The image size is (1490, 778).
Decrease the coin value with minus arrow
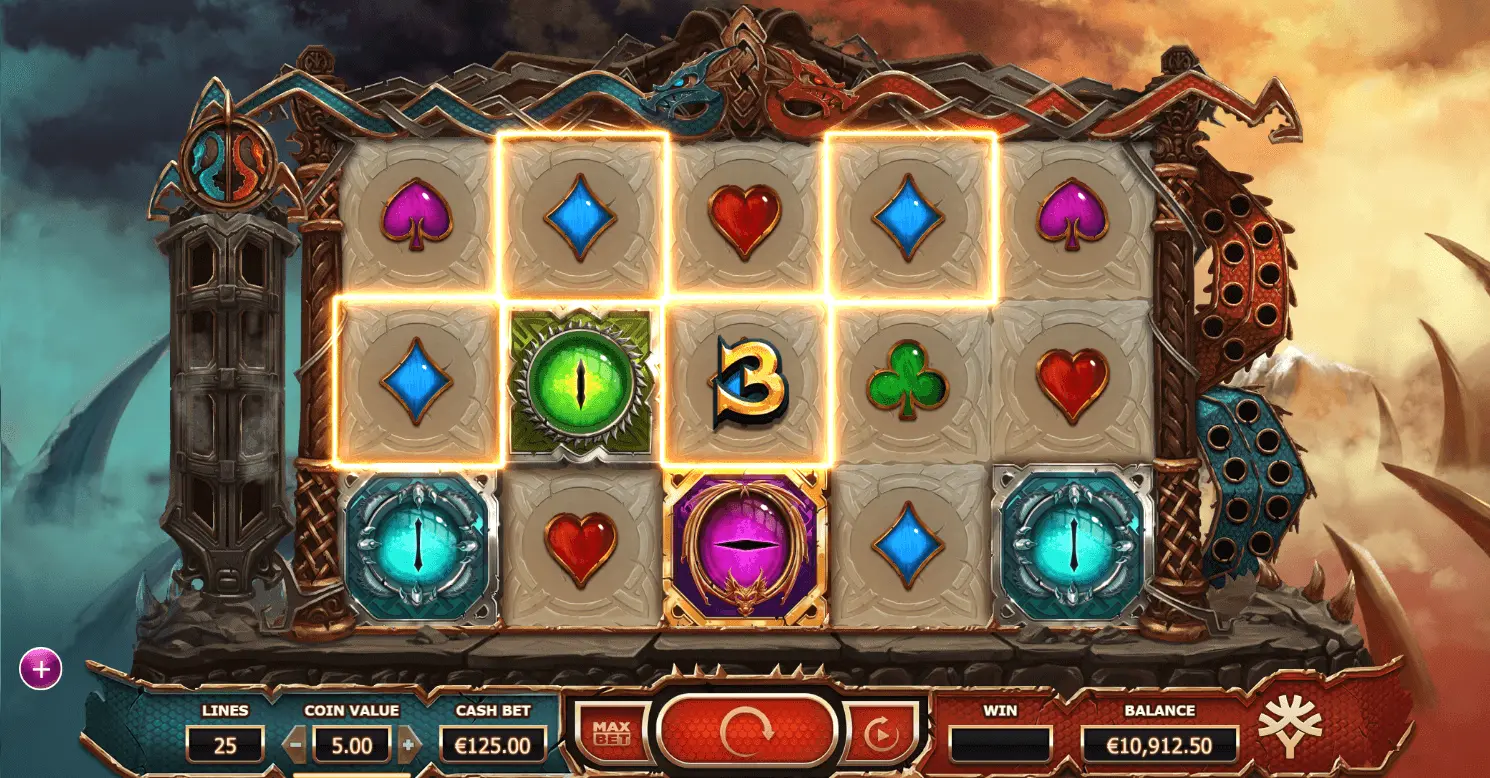[296, 745]
